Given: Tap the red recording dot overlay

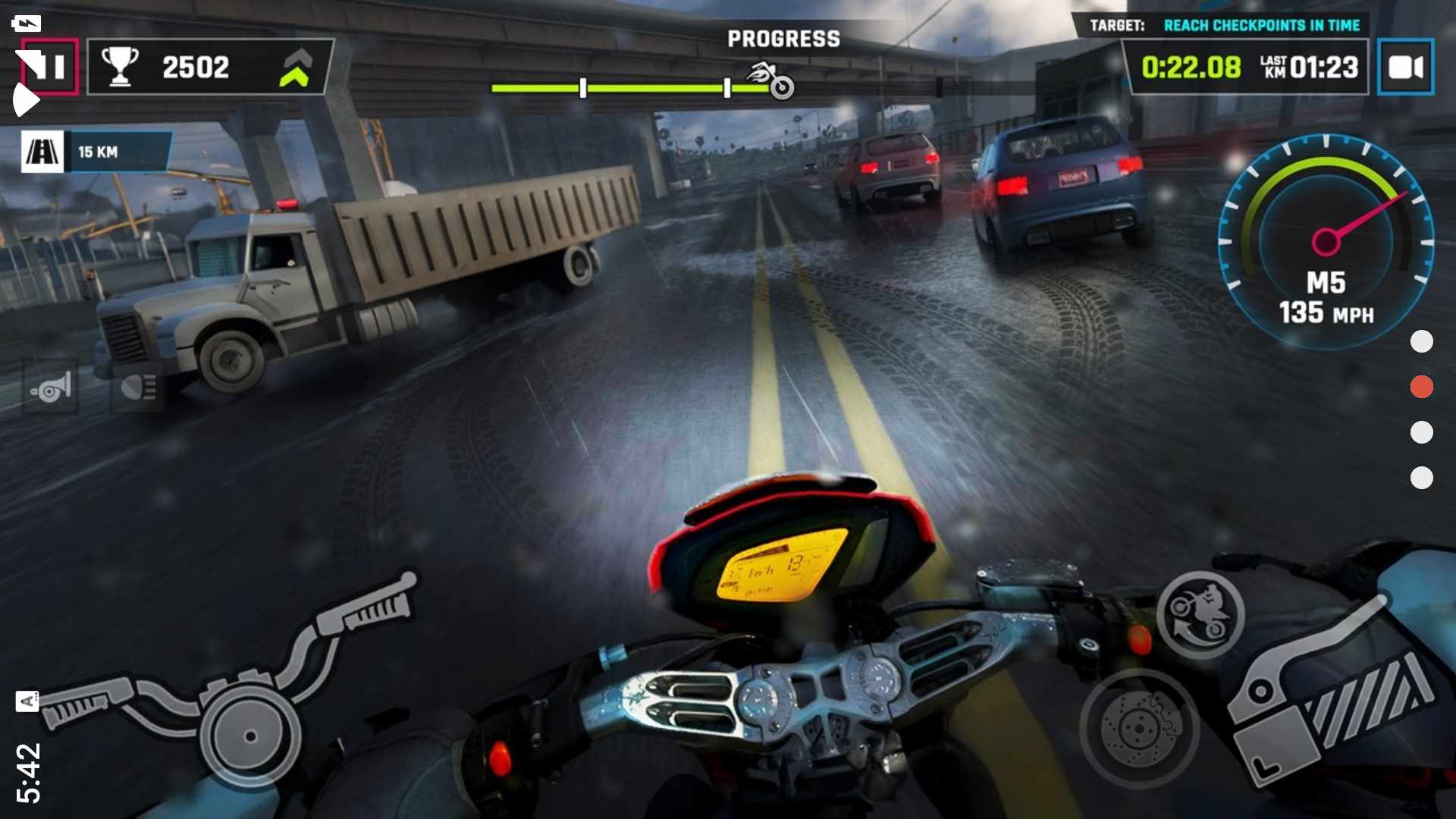Looking at the screenshot, I should (x=1421, y=387).
